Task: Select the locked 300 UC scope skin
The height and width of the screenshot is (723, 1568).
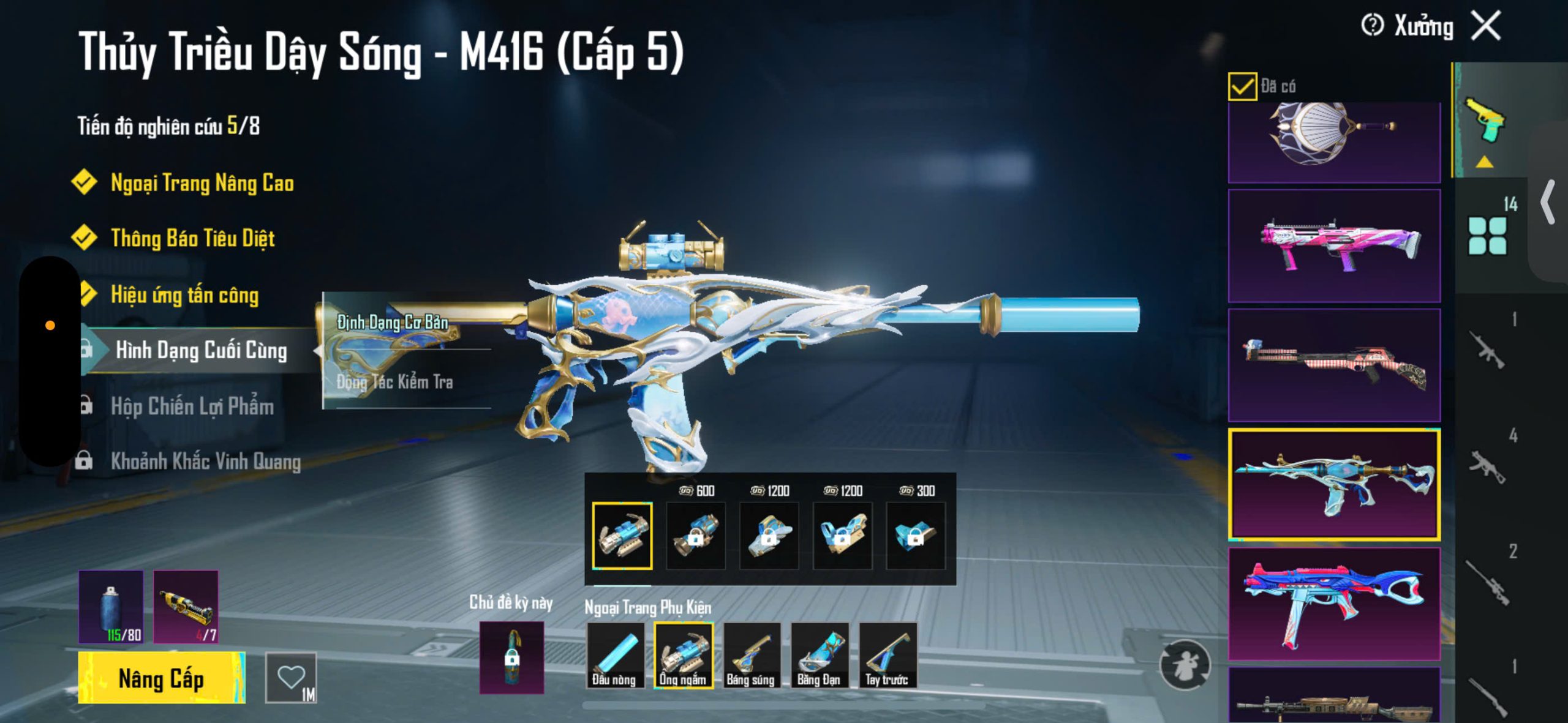Action: coord(915,536)
